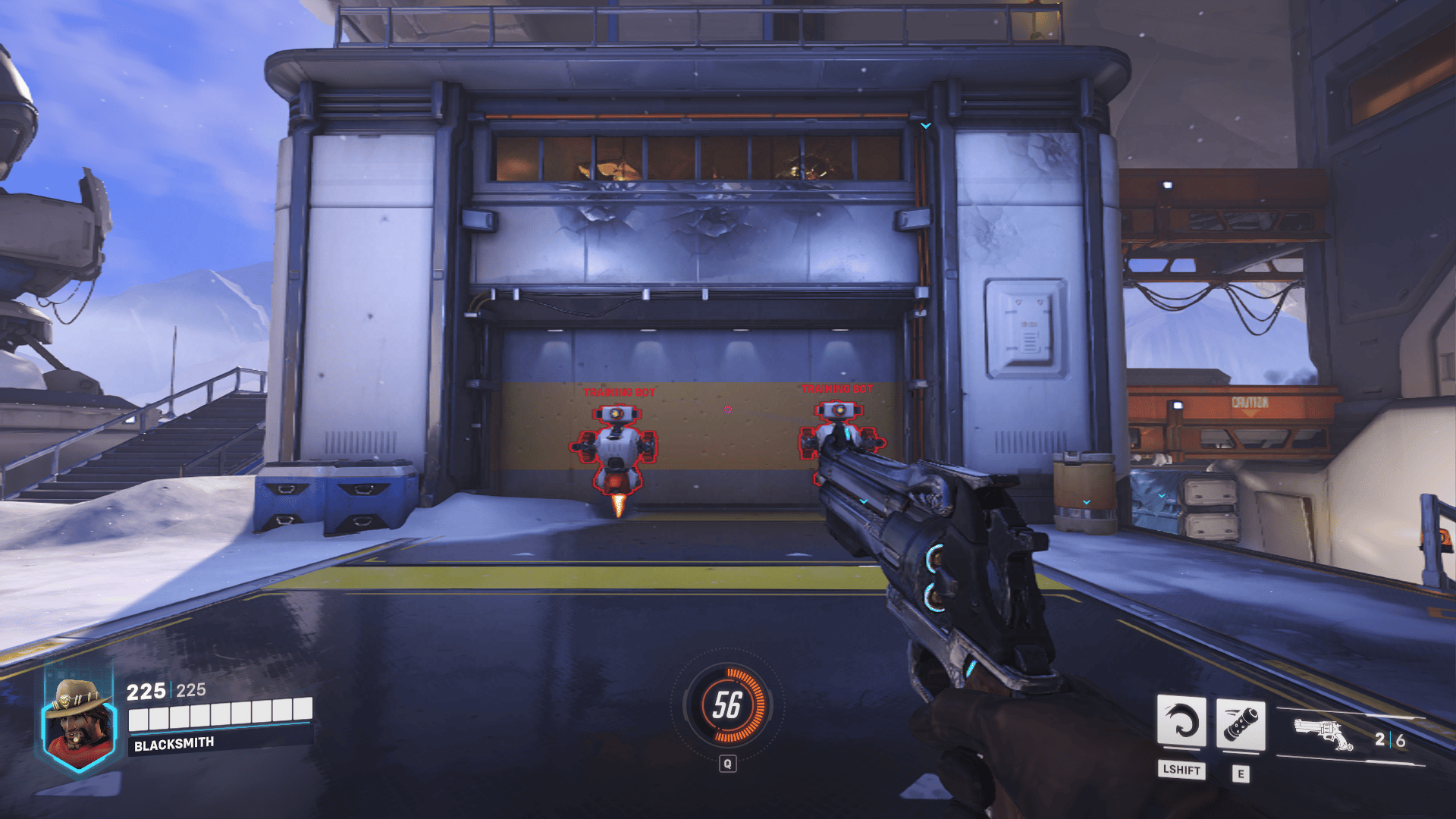Image resolution: width=1456 pixels, height=819 pixels.
Task: Click the E keybind label
Action: pos(1242,770)
